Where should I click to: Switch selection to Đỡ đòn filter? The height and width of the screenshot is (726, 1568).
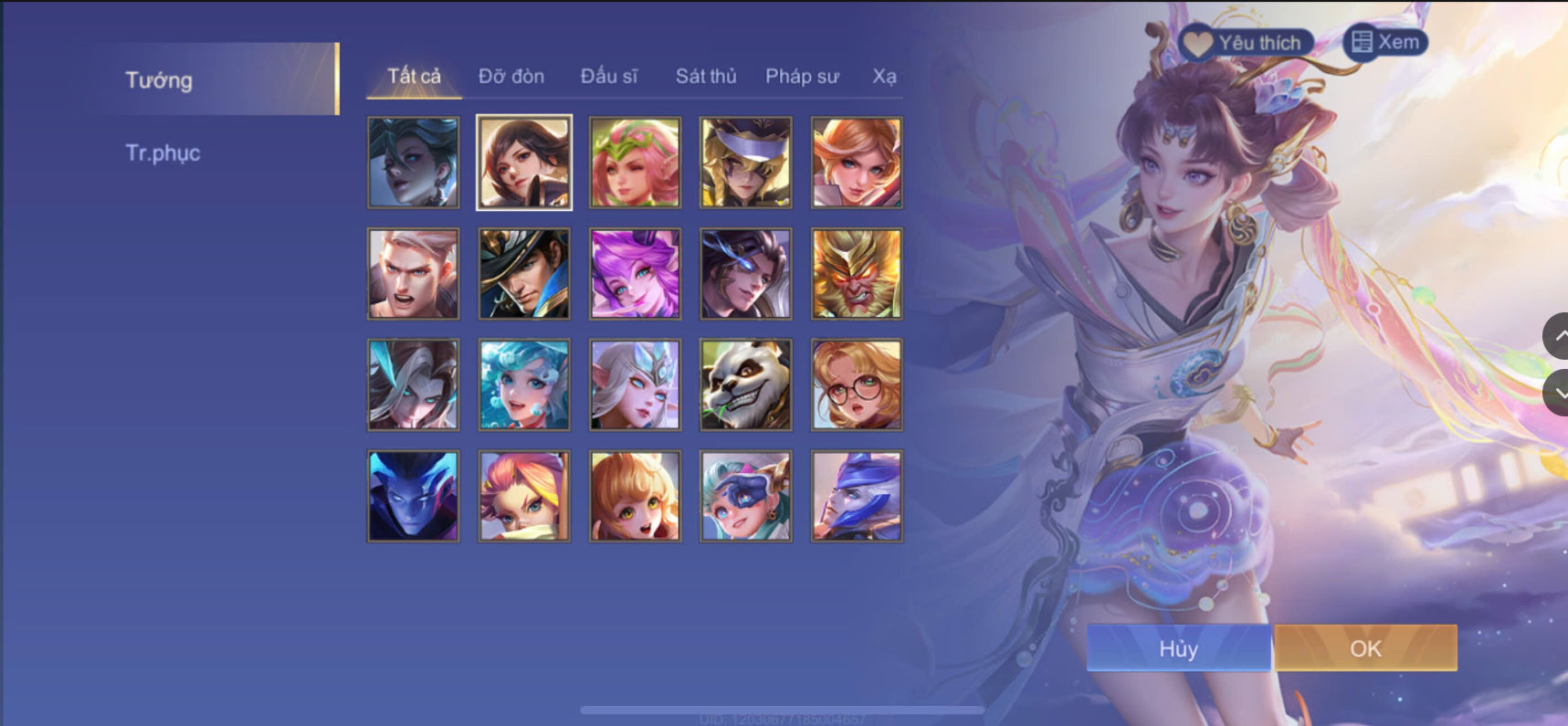pyautogui.click(x=510, y=77)
